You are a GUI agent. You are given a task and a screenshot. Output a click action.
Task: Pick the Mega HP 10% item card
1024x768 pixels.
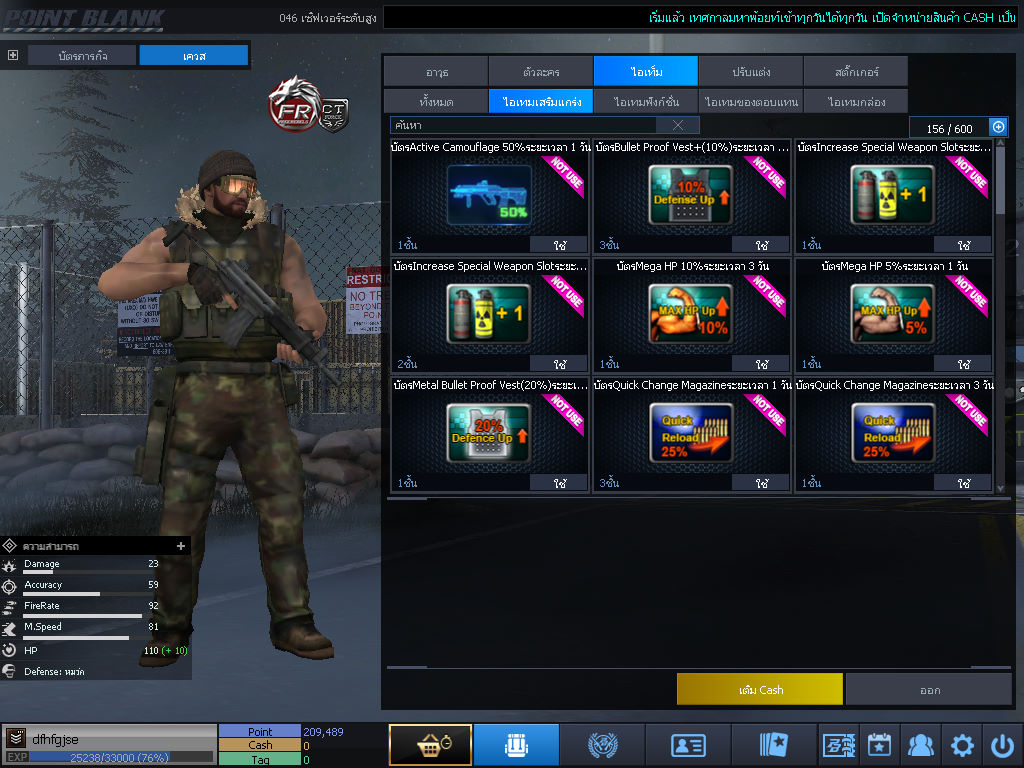(x=691, y=315)
